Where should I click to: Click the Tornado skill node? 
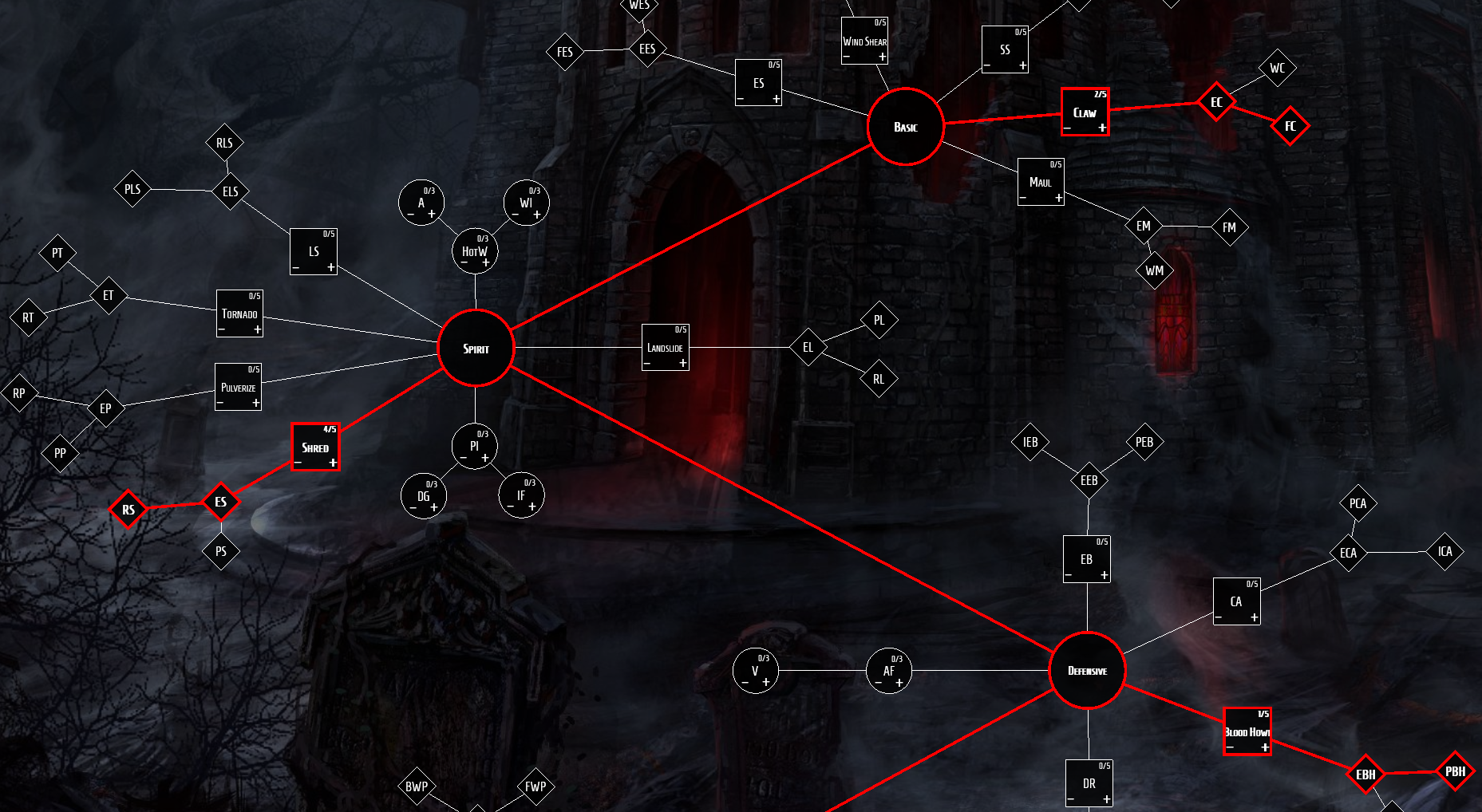[239, 313]
